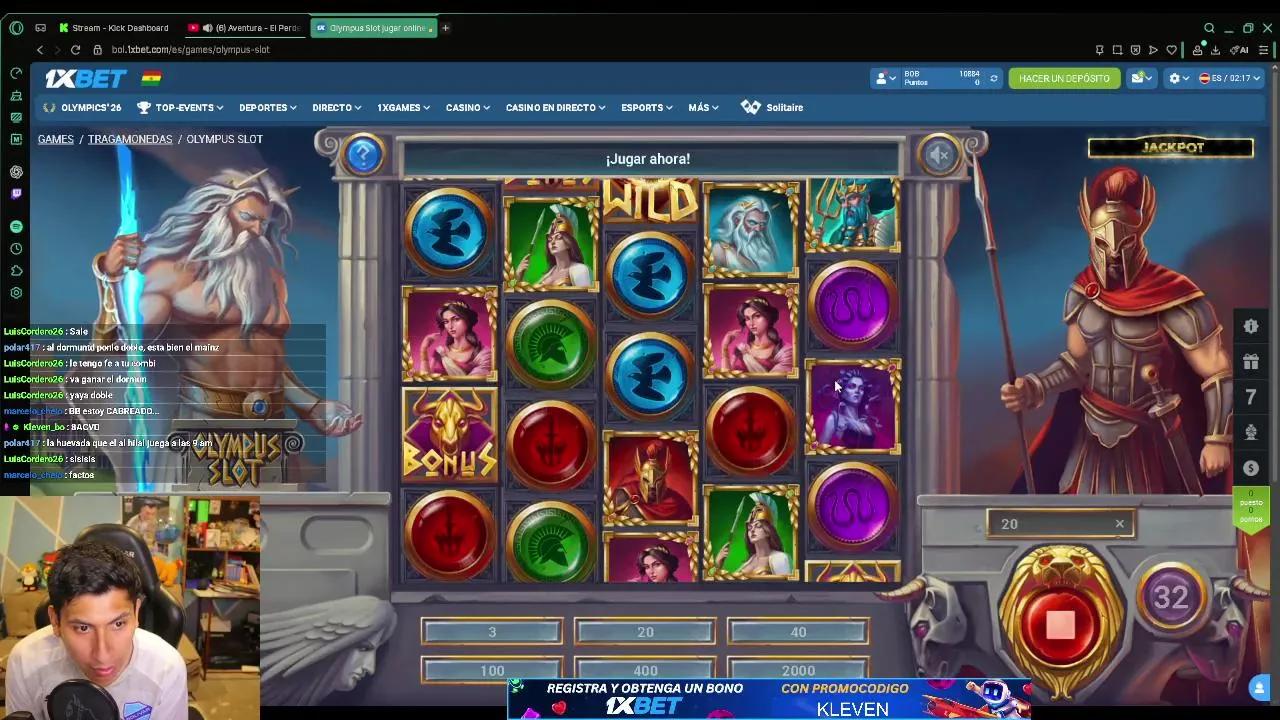Mute the slot game sound
This screenshot has width=1280, height=720.
point(938,155)
